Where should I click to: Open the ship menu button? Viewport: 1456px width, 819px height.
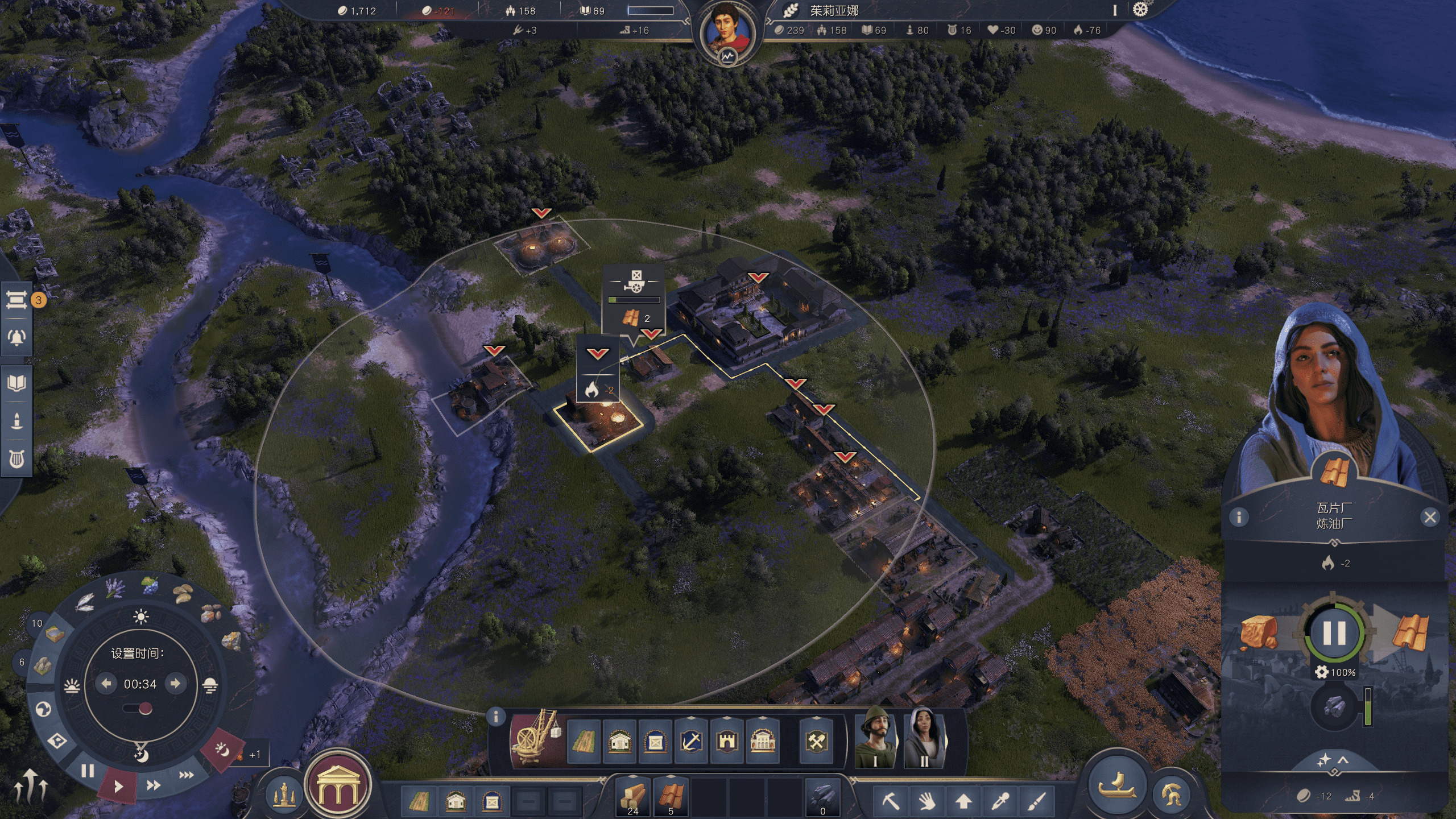pos(1116,784)
